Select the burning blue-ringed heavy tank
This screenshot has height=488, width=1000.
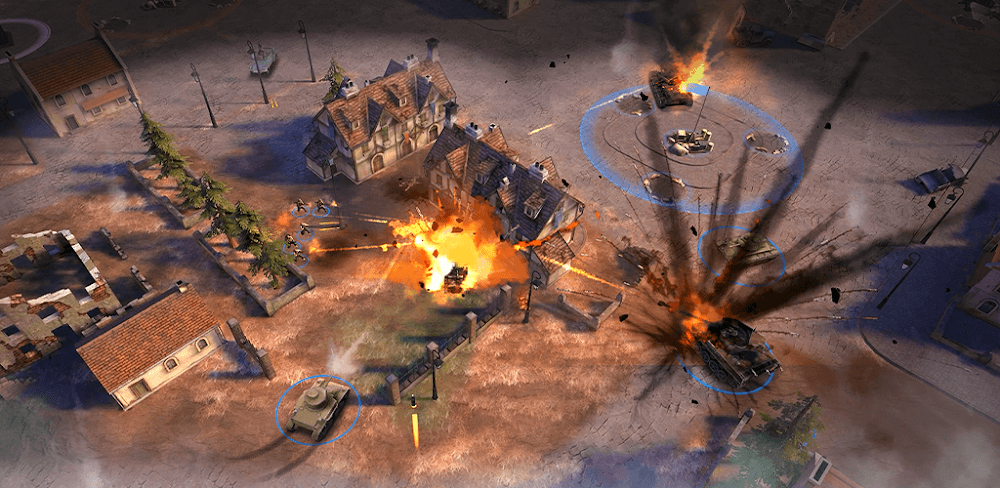click(734, 349)
